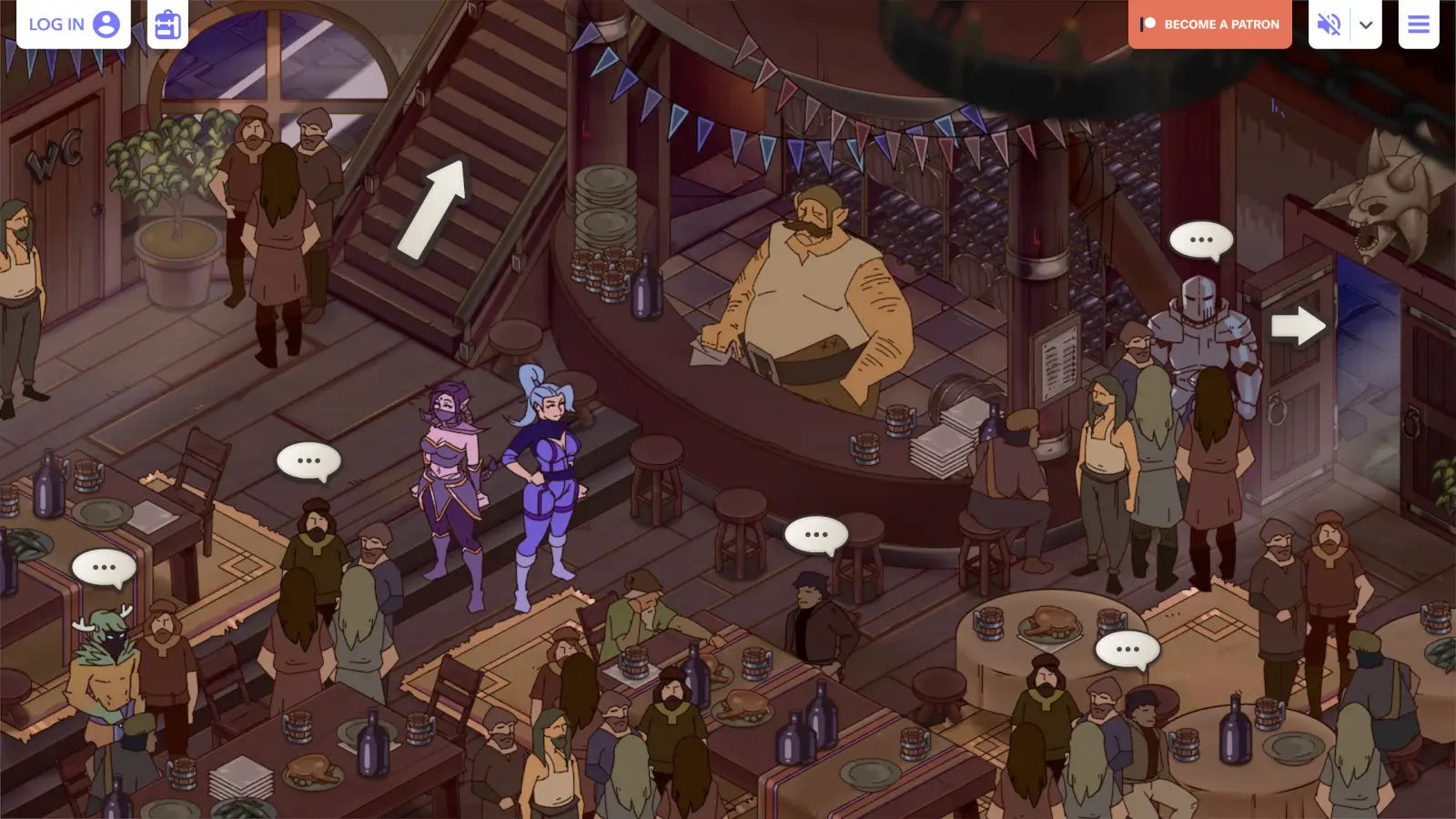1456x819 pixels.
Task: Open the LOG IN account button
Action: pyautogui.click(x=74, y=25)
